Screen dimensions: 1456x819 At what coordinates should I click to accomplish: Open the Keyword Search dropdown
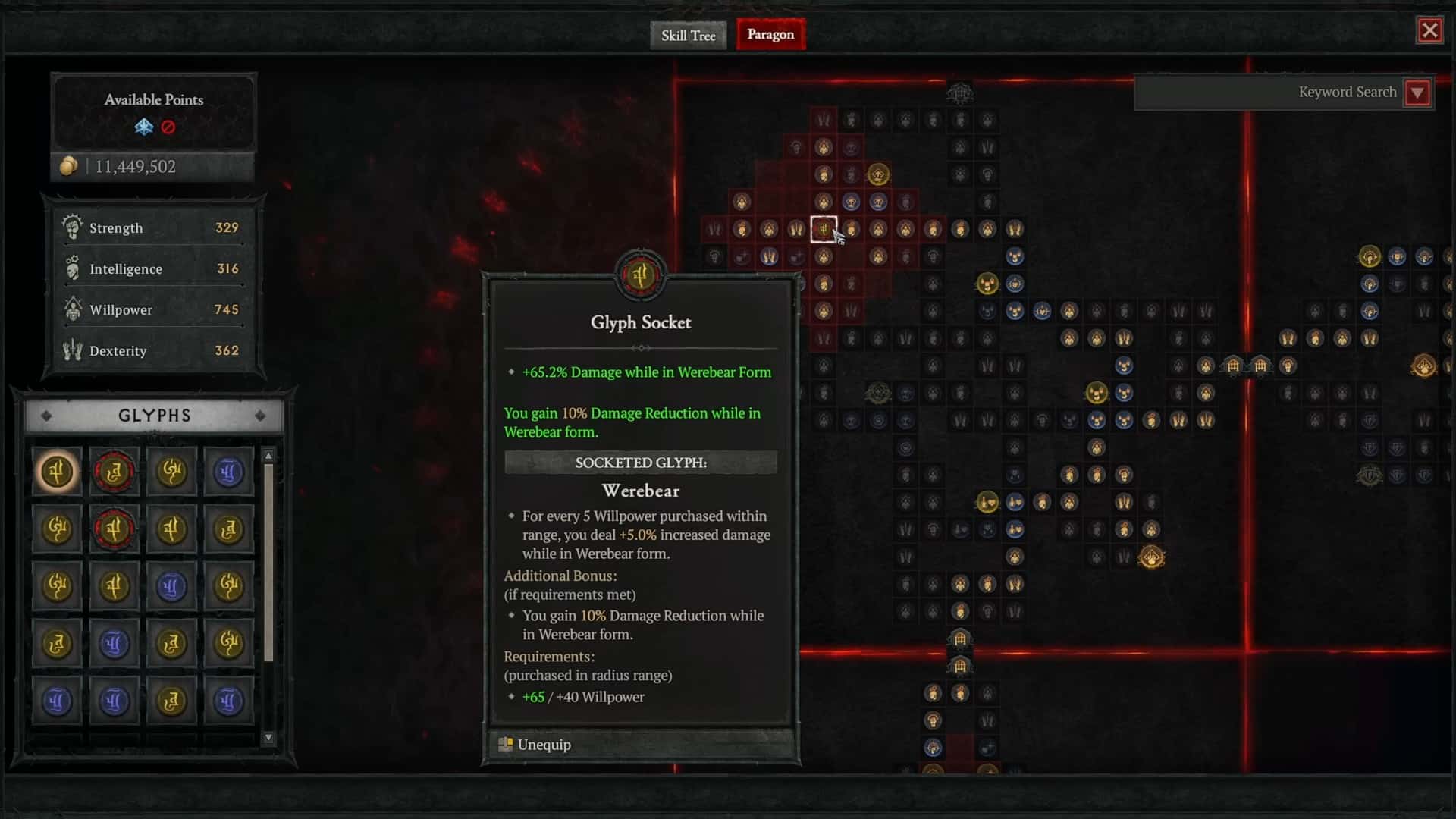tap(1418, 92)
